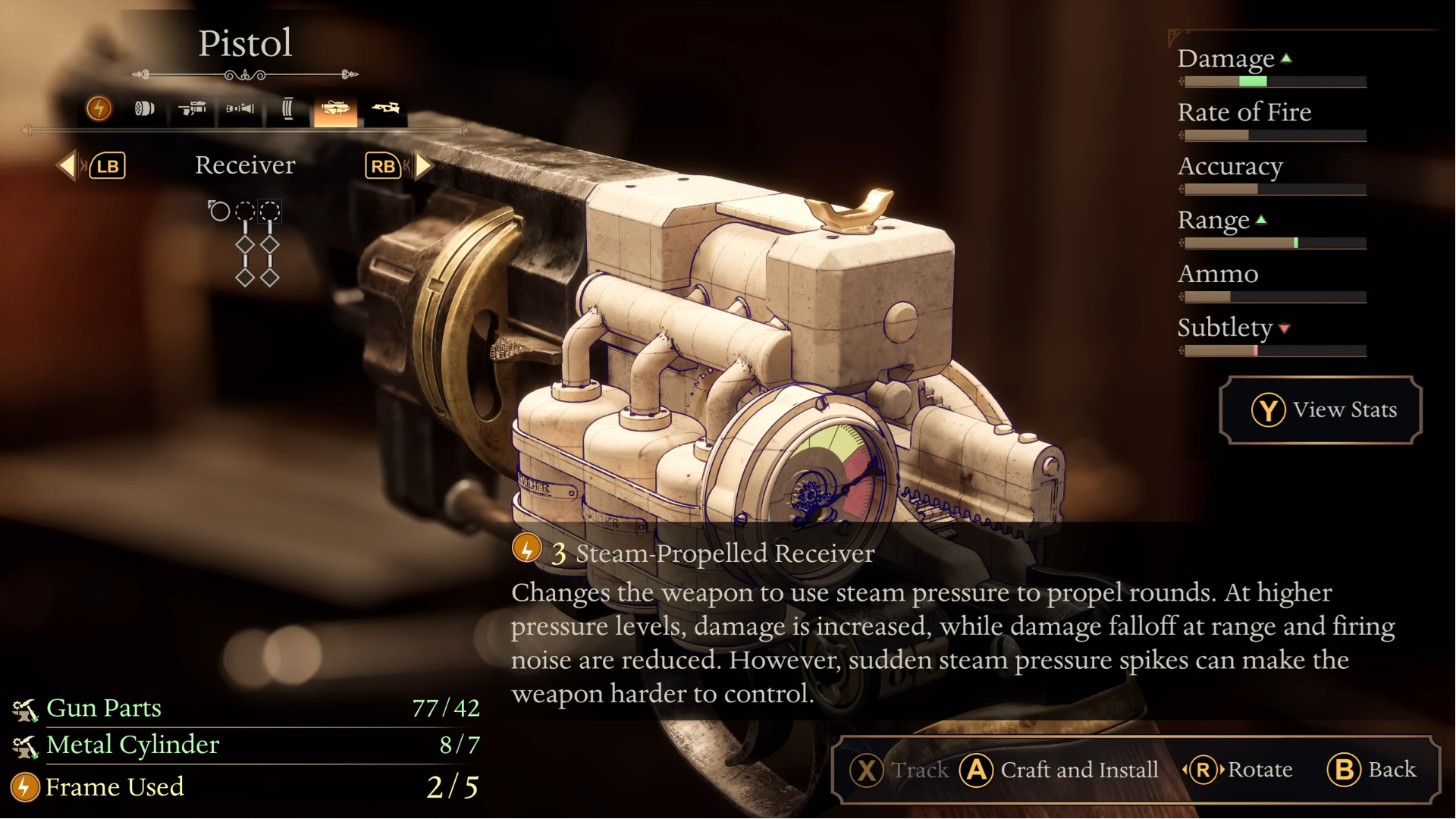Select the Receiver tab label
This screenshot has width=1456, height=819.
[x=245, y=165]
